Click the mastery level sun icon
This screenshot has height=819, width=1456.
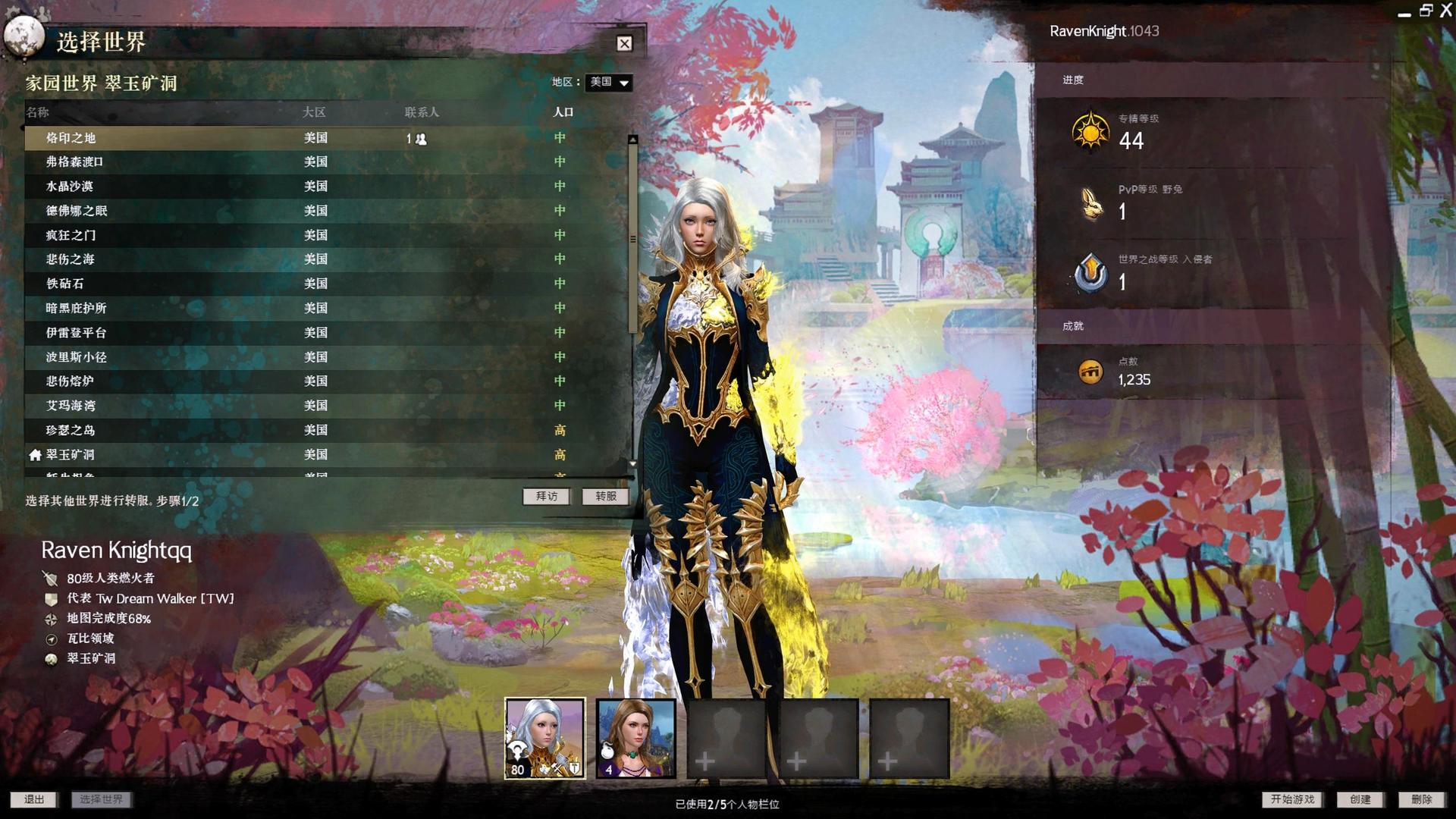(1090, 130)
